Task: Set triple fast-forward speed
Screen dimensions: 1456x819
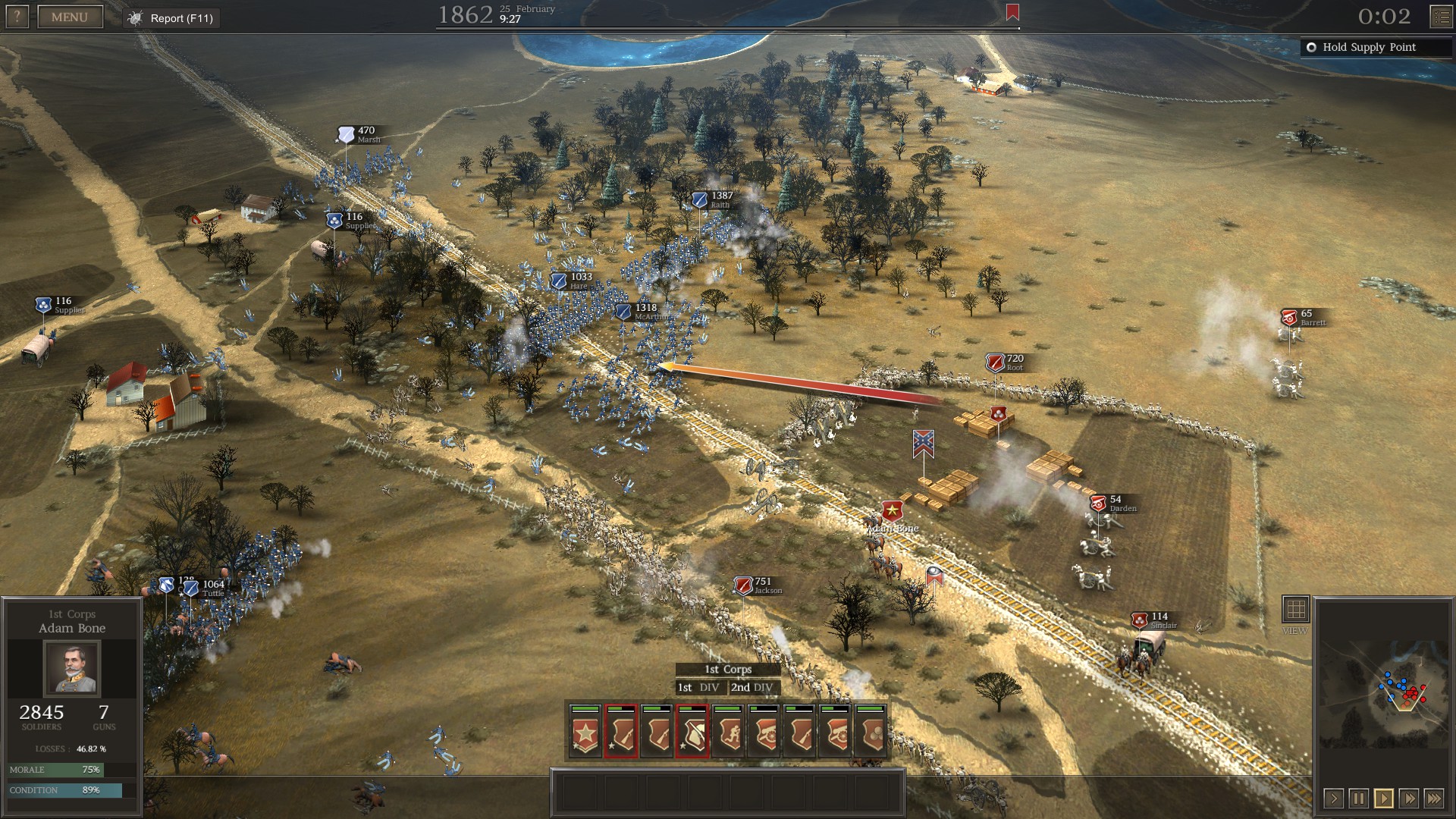Action: (1433, 798)
